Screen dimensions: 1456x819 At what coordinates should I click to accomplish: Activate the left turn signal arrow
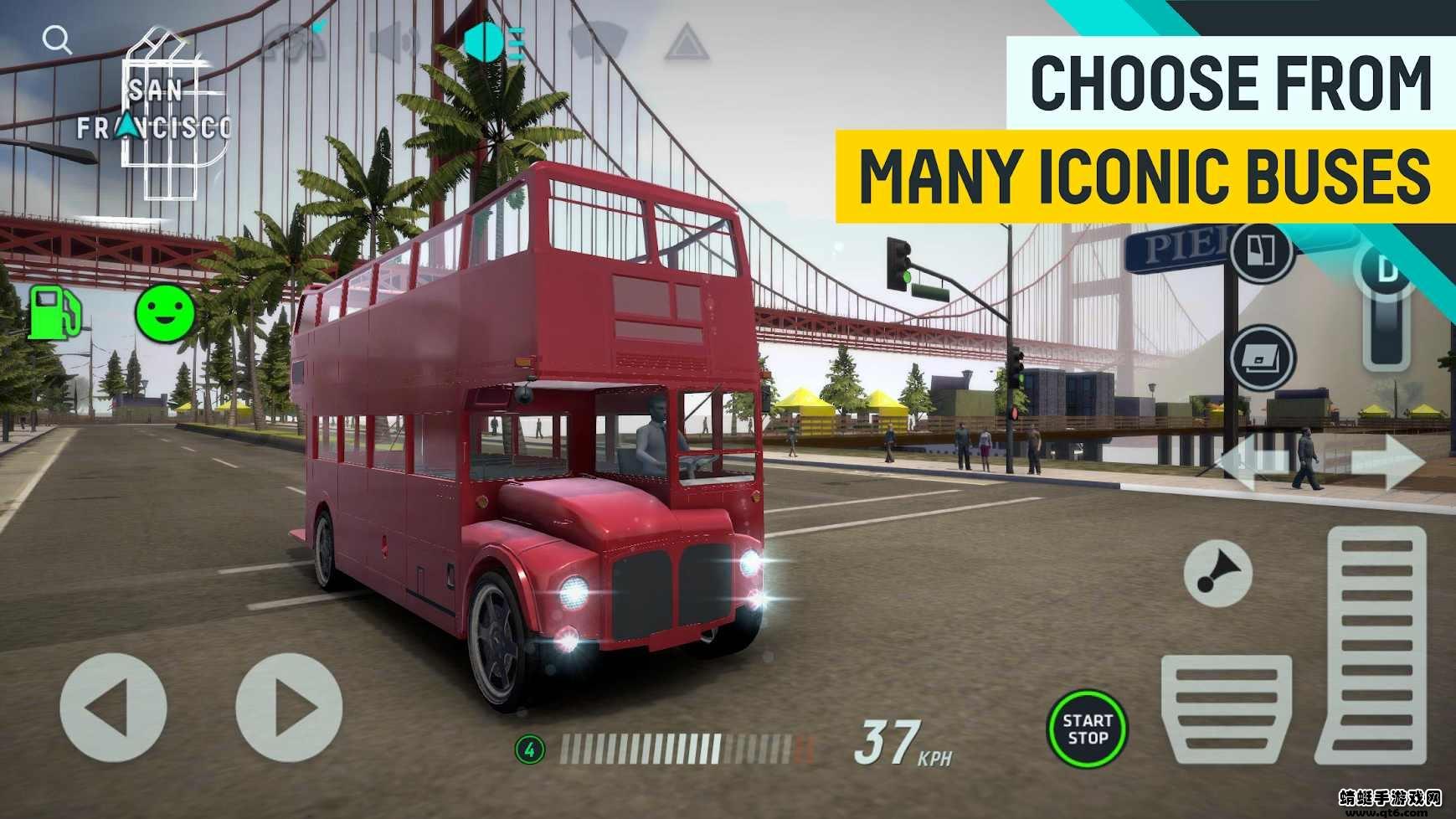point(1254,462)
